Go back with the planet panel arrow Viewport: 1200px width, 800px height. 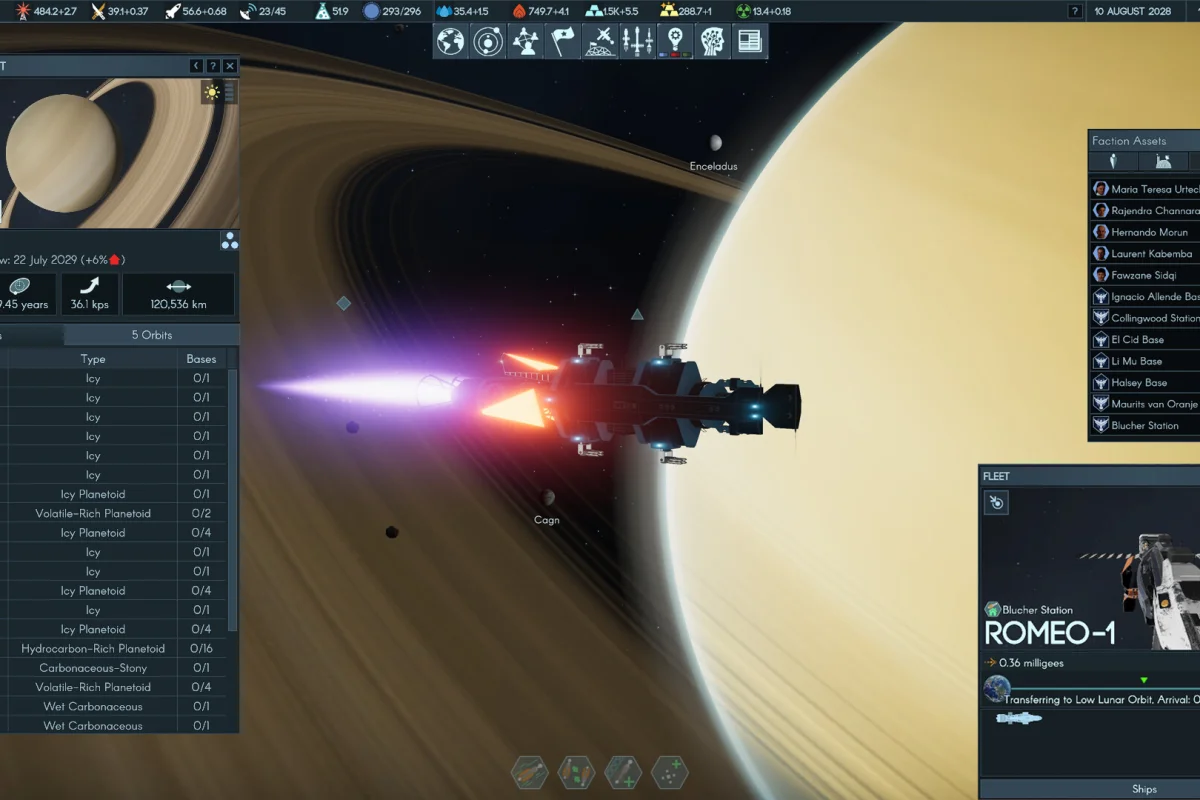pyautogui.click(x=196, y=66)
